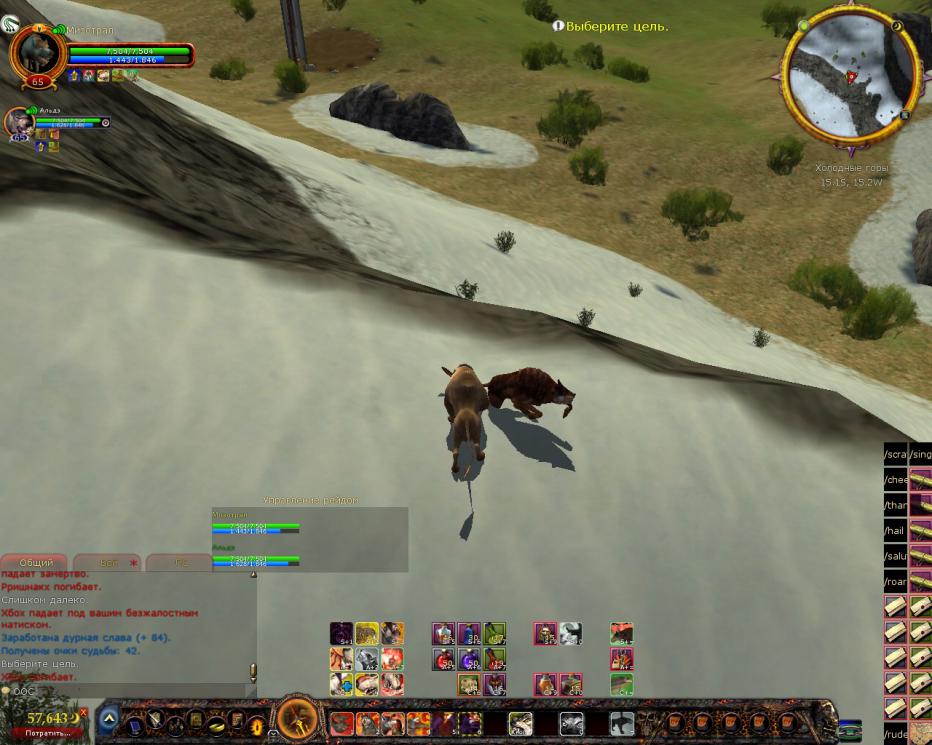Use the leopard-spotted yellow skill icon

click(366, 633)
